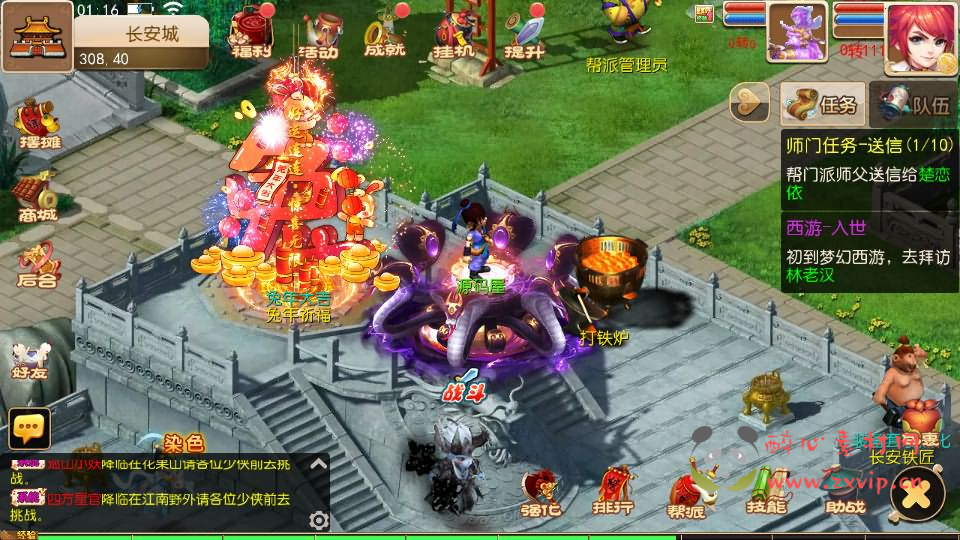Switch to the 队伍 team tab

pos(913,103)
